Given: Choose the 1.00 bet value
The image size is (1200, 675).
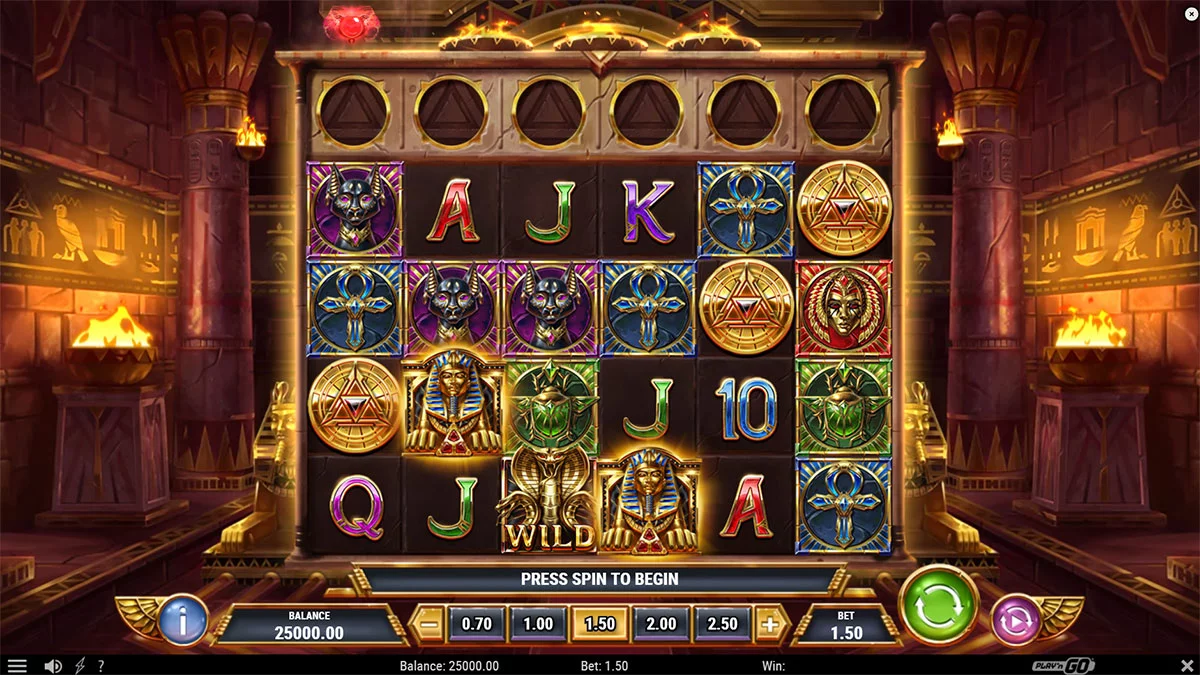Looking at the screenshot, I should (x=538, y=624).
